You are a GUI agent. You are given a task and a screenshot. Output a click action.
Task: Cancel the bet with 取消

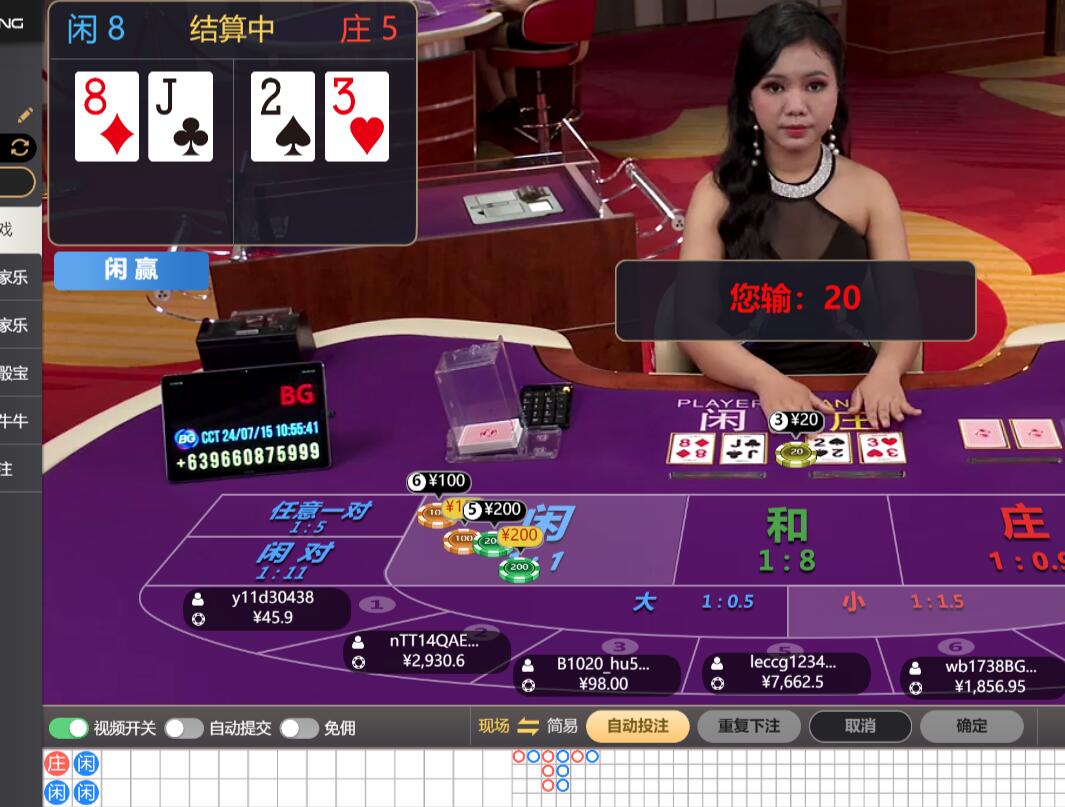point(860,726)
